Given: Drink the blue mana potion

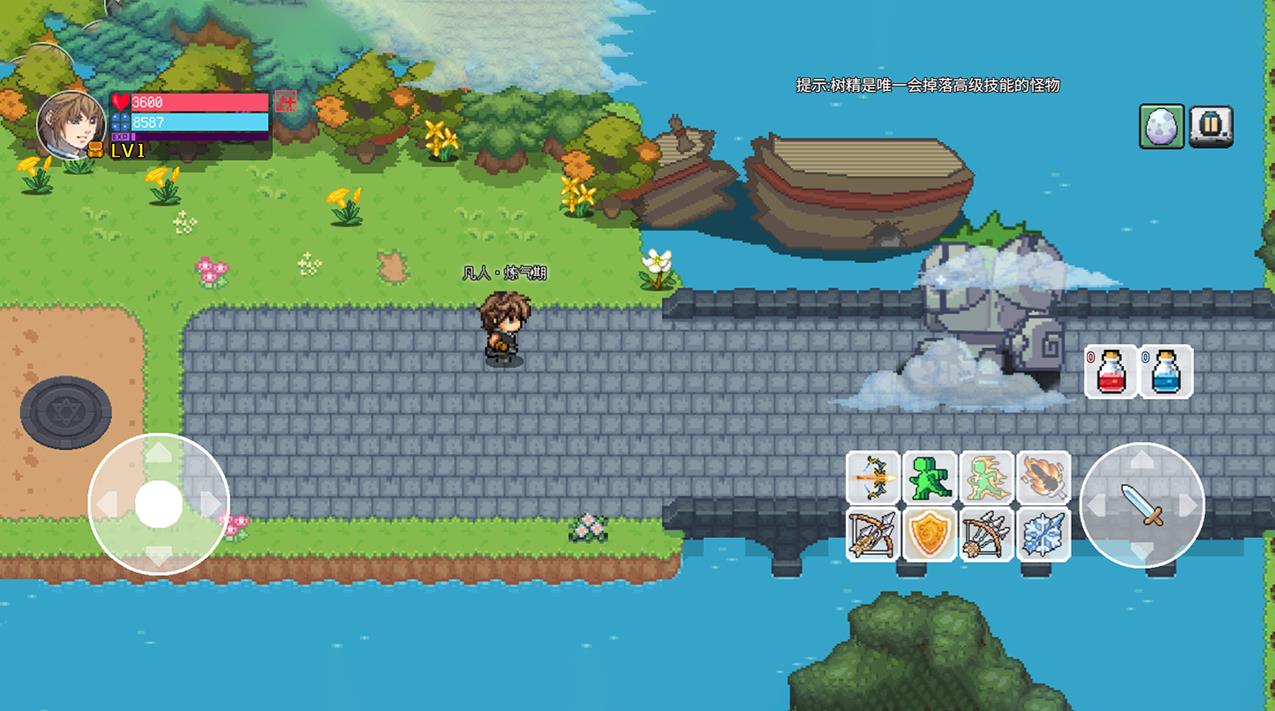Looking at the screenshot, I should coord(1165,372).
